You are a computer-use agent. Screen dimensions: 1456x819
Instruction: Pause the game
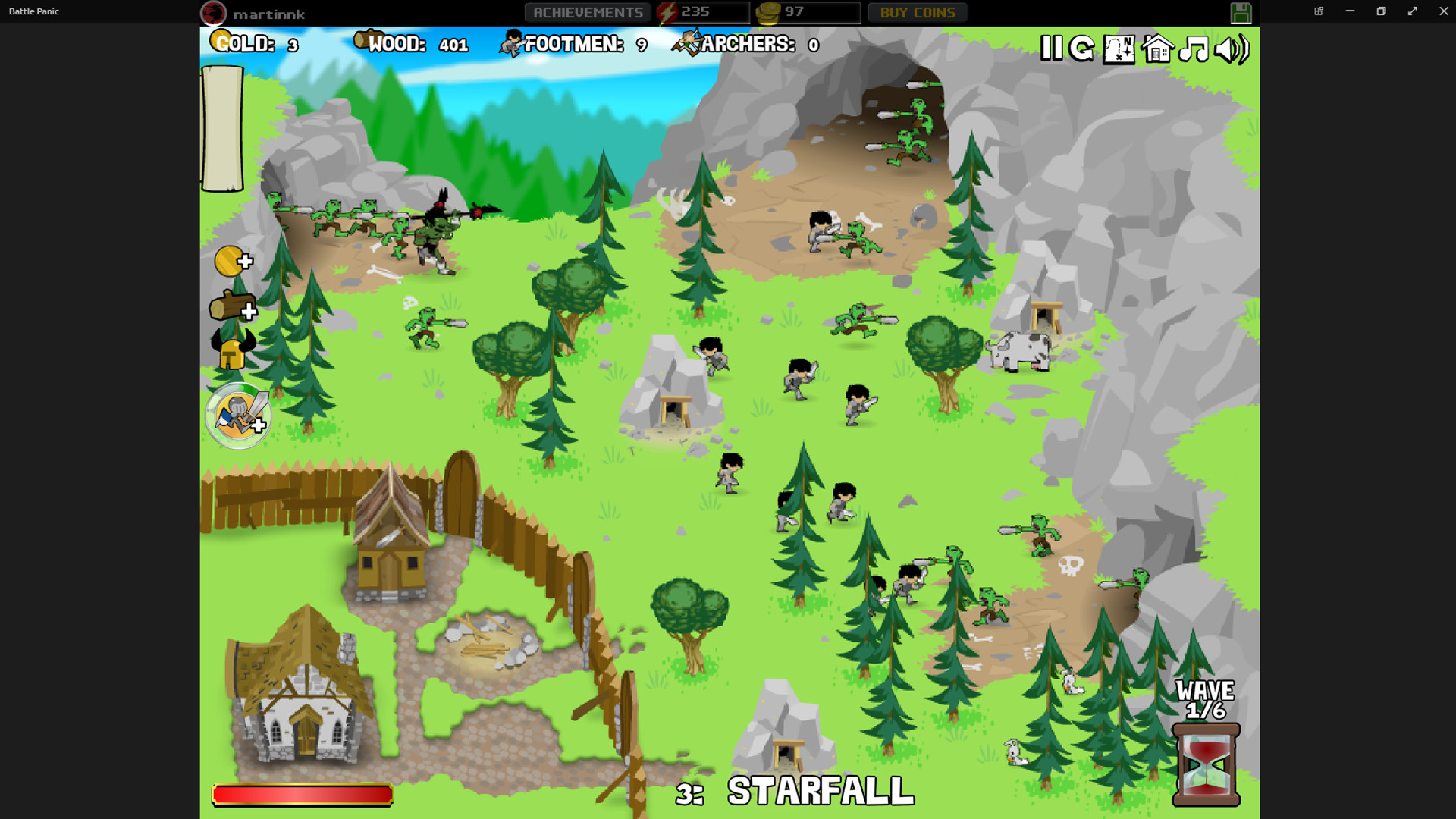(1053, 49)
